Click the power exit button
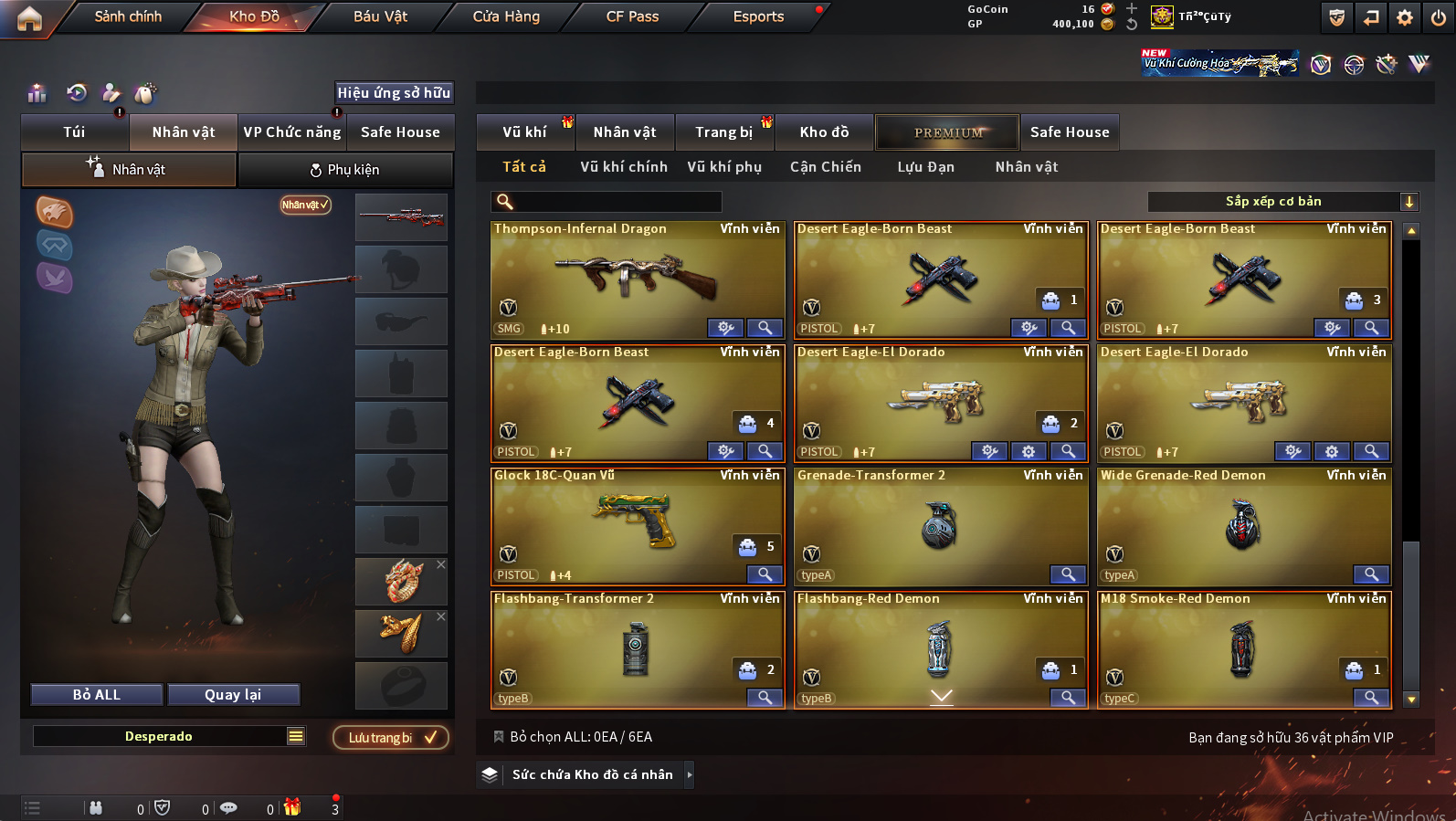Image resolution: width=1456 pixels, height=821 pixels. point(1439,17)
